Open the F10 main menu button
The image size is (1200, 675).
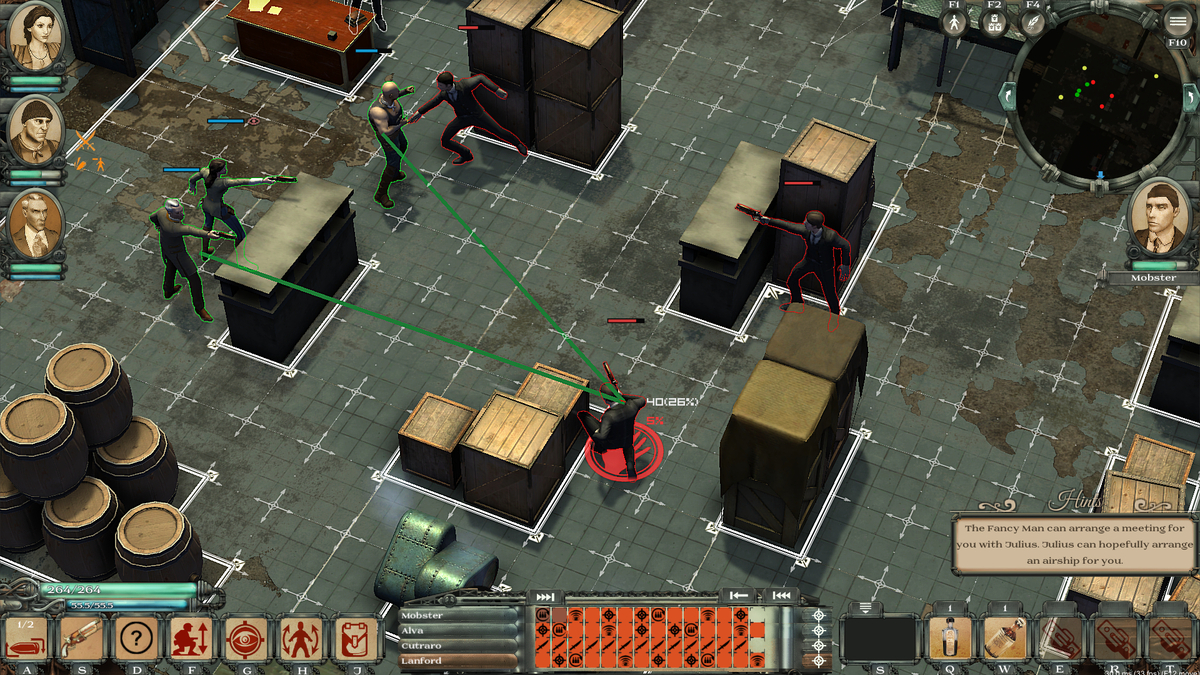(x=1178, y=23)
